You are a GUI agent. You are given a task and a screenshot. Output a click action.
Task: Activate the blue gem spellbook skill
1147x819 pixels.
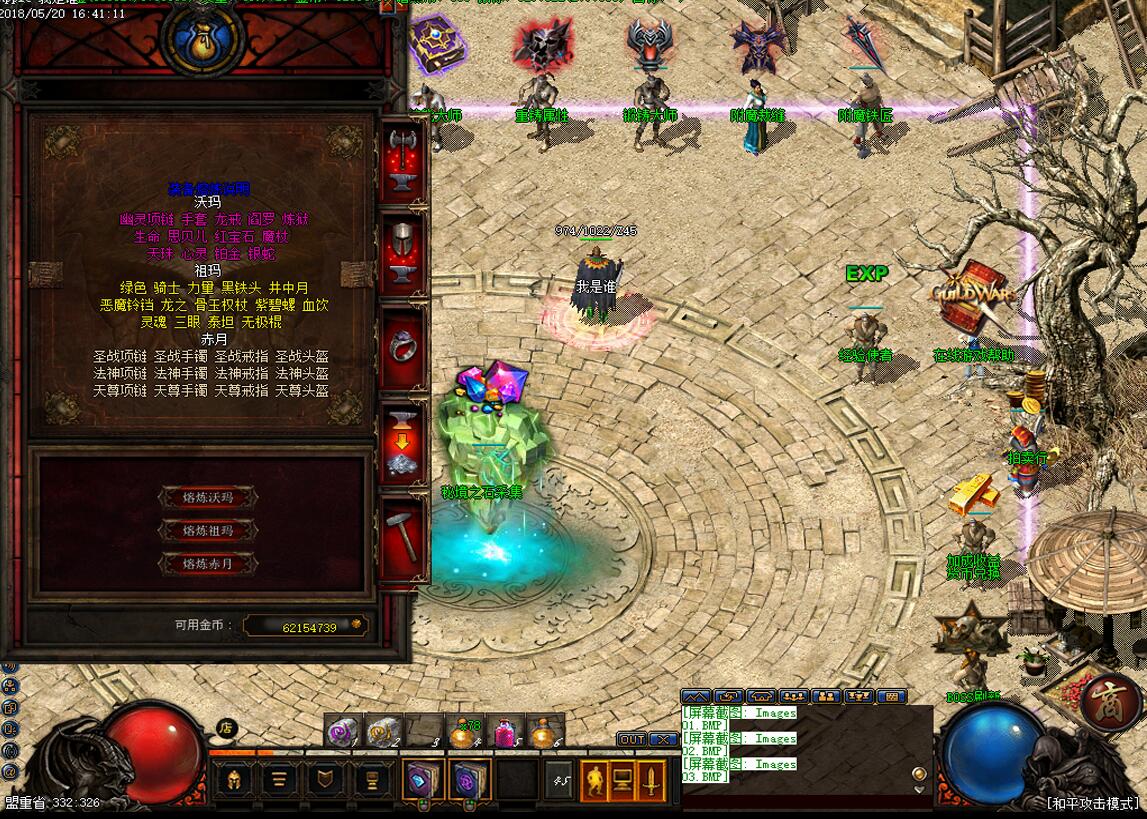[422, 778]
